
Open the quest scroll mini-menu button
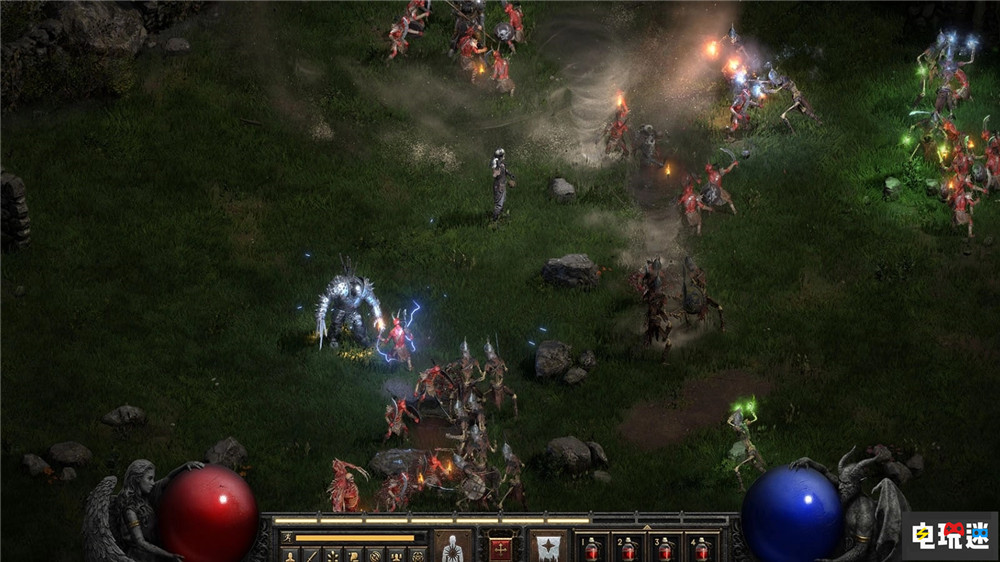353,554
